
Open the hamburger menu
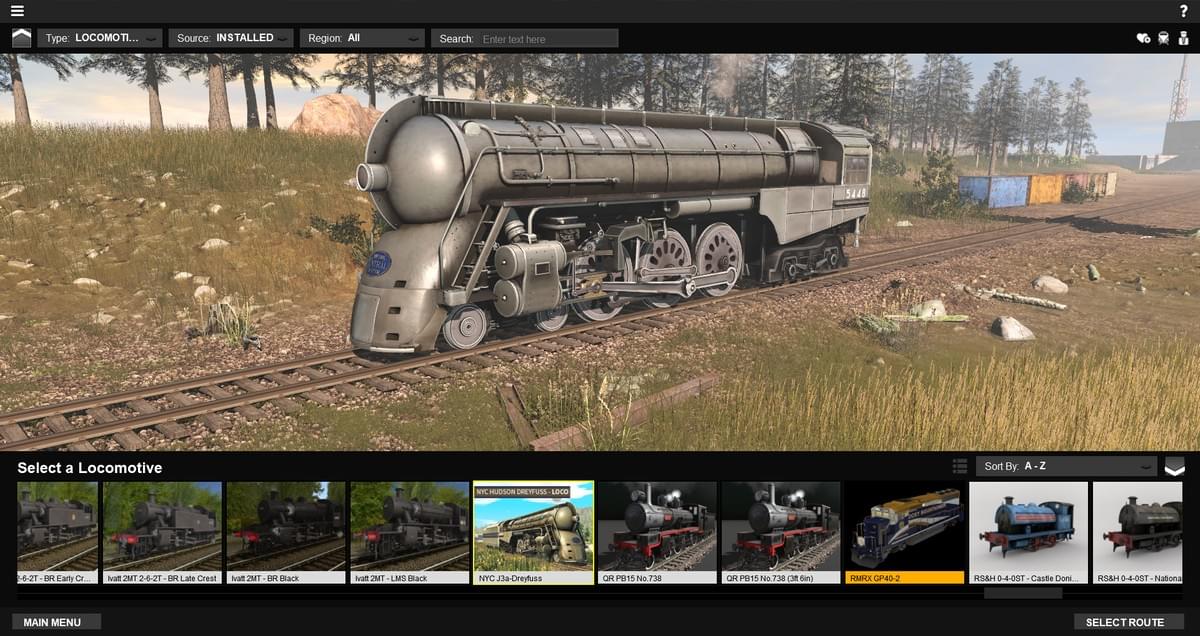[18, 11]
